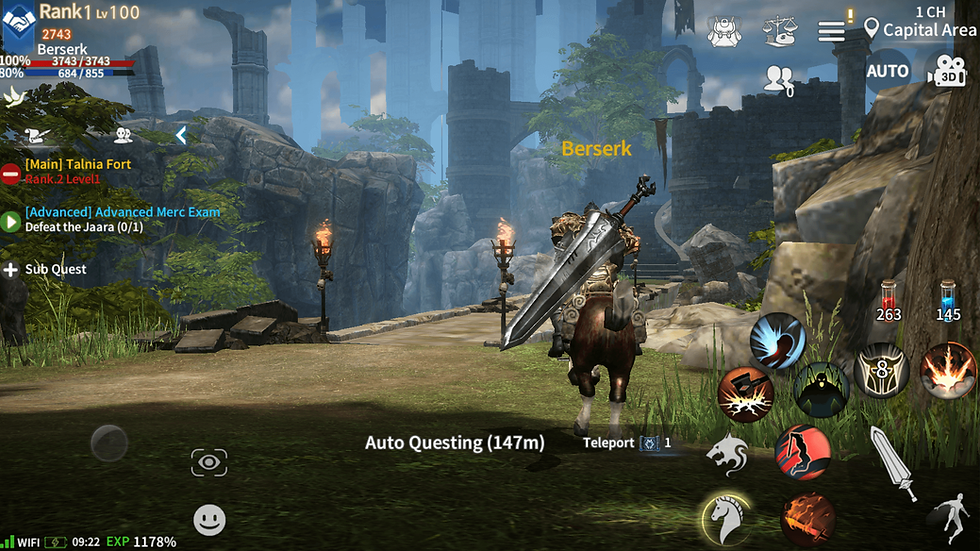Use the blue mana potion
The height and width of the screenshot is (551, 980).
(948, 300)
